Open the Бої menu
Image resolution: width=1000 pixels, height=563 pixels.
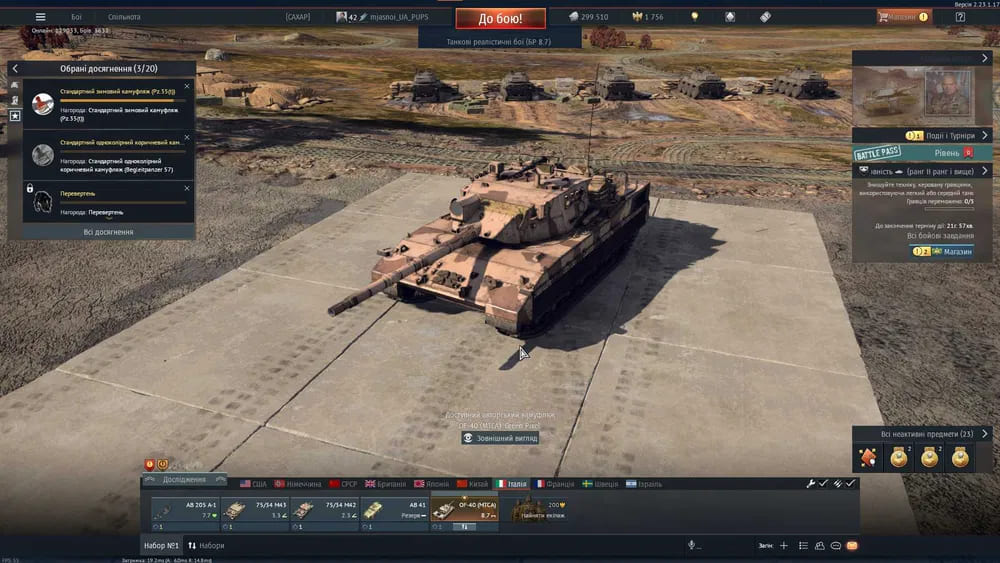77,17
